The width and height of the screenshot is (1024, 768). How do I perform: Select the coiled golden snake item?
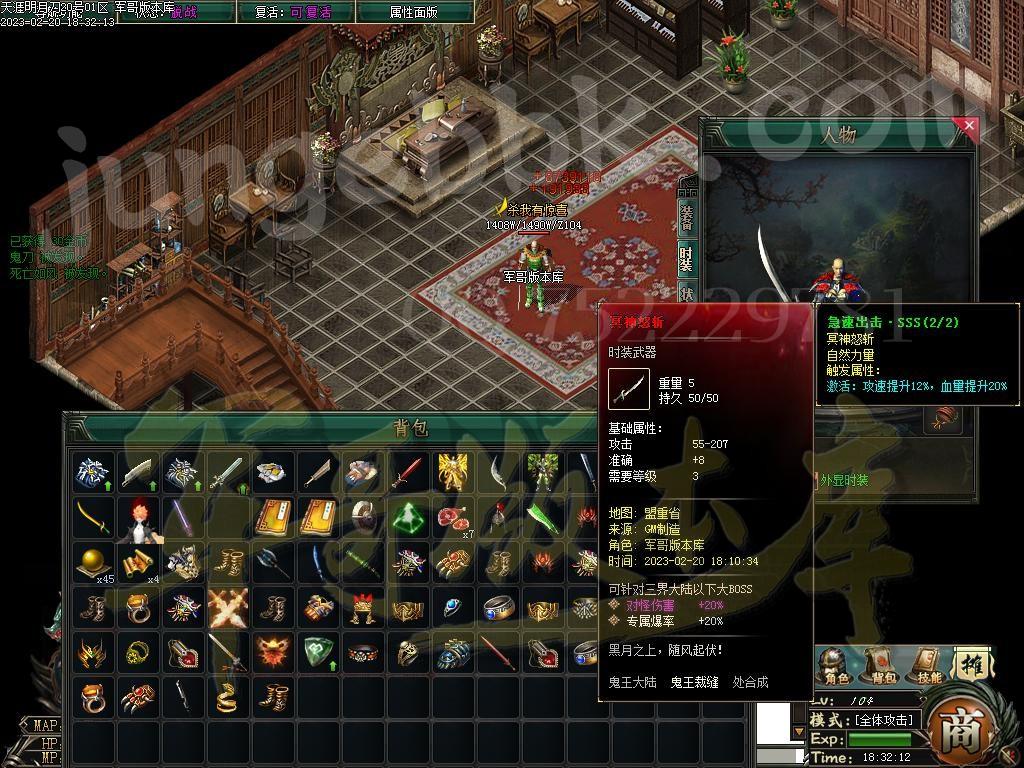(229, 697)
